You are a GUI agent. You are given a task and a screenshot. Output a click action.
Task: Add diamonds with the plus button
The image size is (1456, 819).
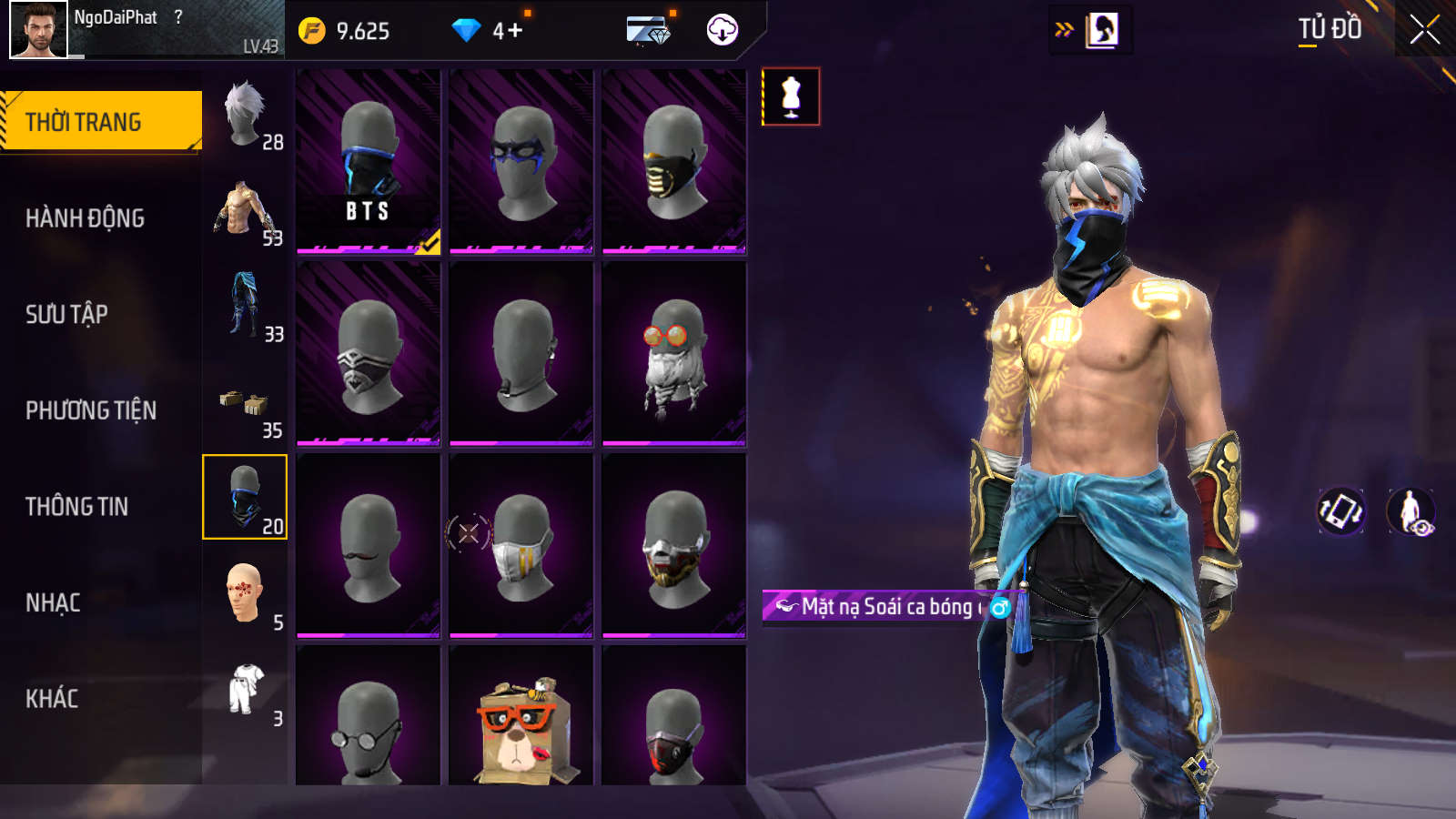click(x=514, y=31)
